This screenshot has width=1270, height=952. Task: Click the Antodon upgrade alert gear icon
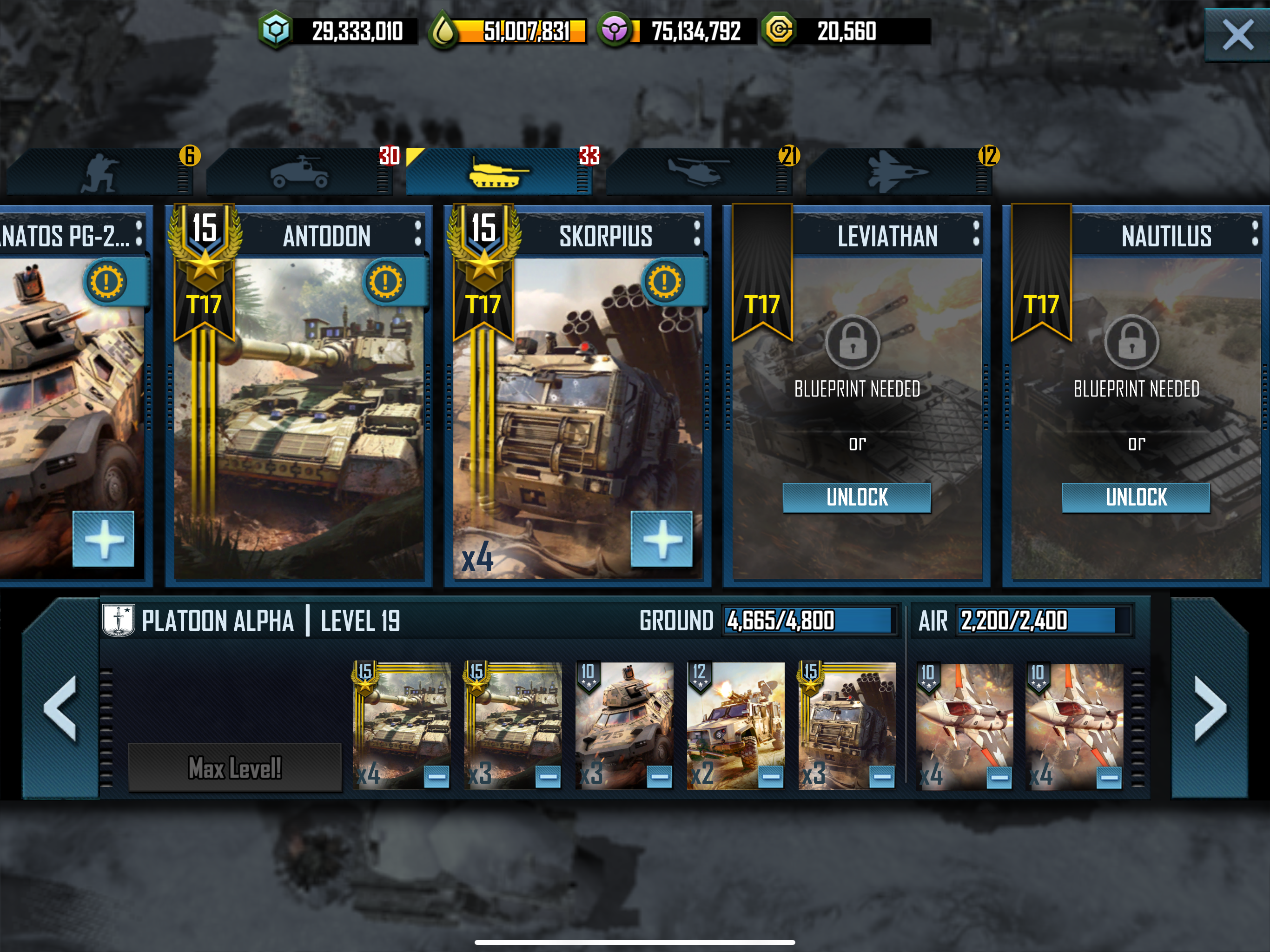click(x=385, y=281)
